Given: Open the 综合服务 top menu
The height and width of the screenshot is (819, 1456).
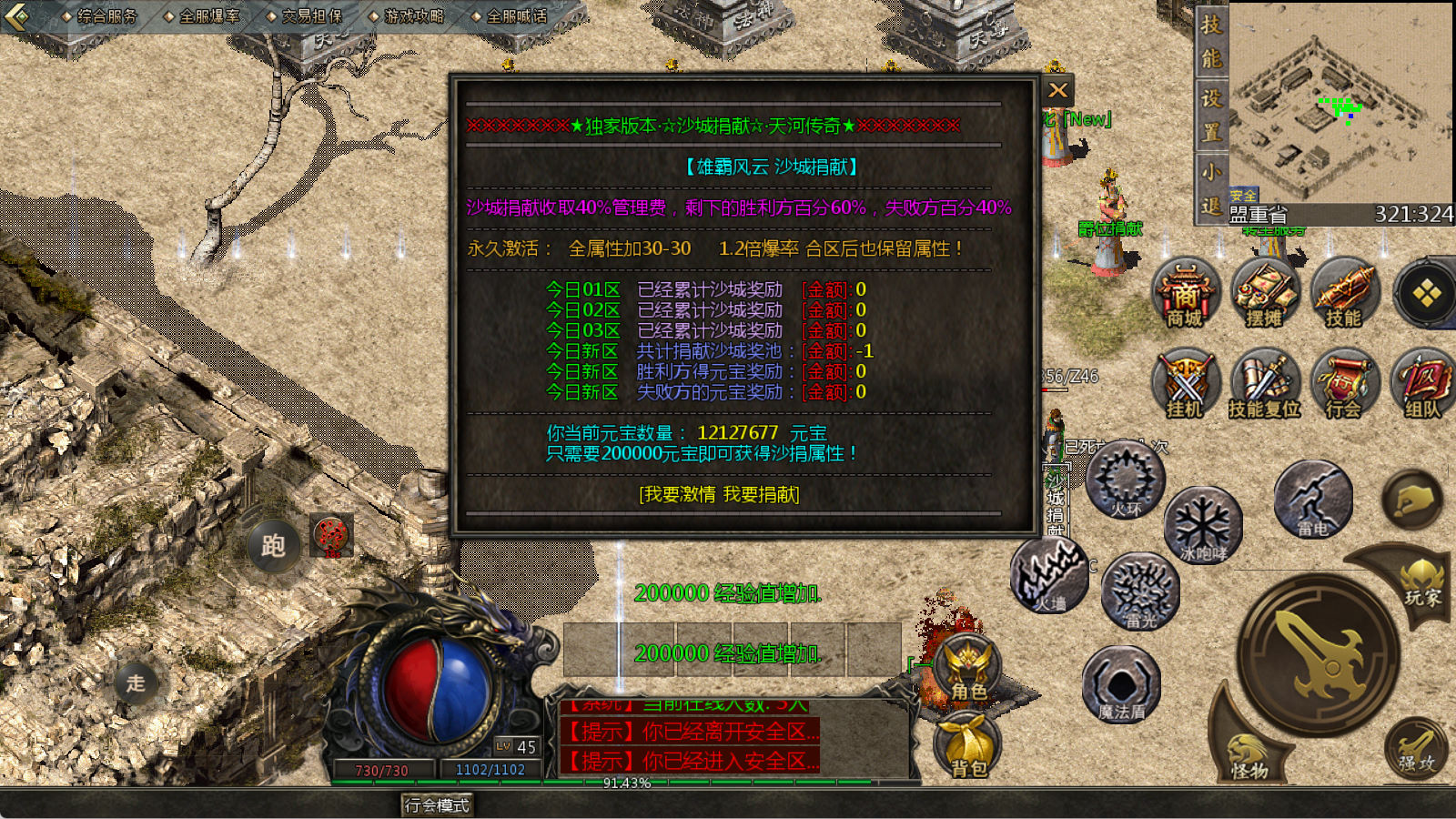Looking at the screenshot, I should [x=99, y=15].
